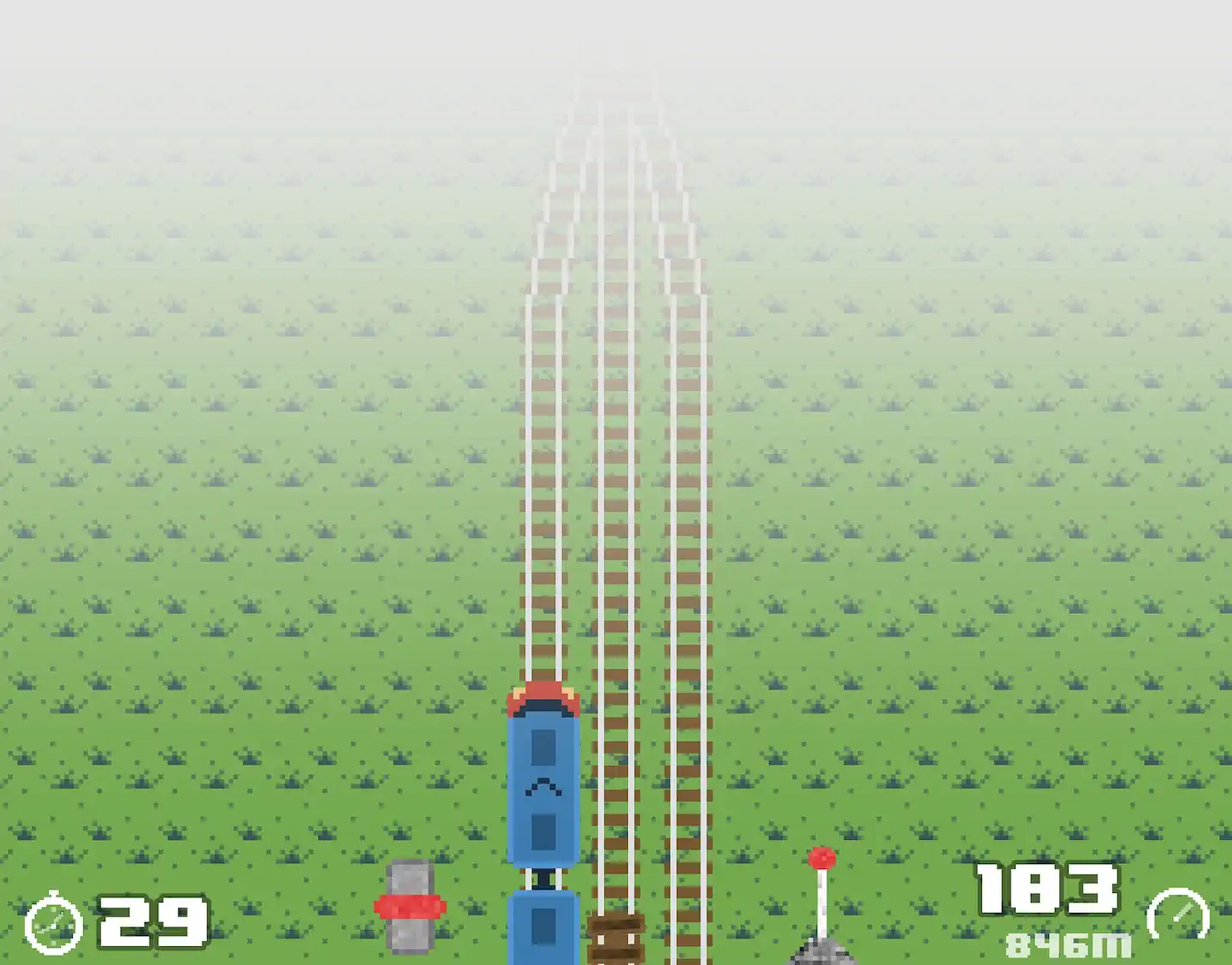
Task: Click the red knob of the switch lever
Action: [x=823, y=855]
